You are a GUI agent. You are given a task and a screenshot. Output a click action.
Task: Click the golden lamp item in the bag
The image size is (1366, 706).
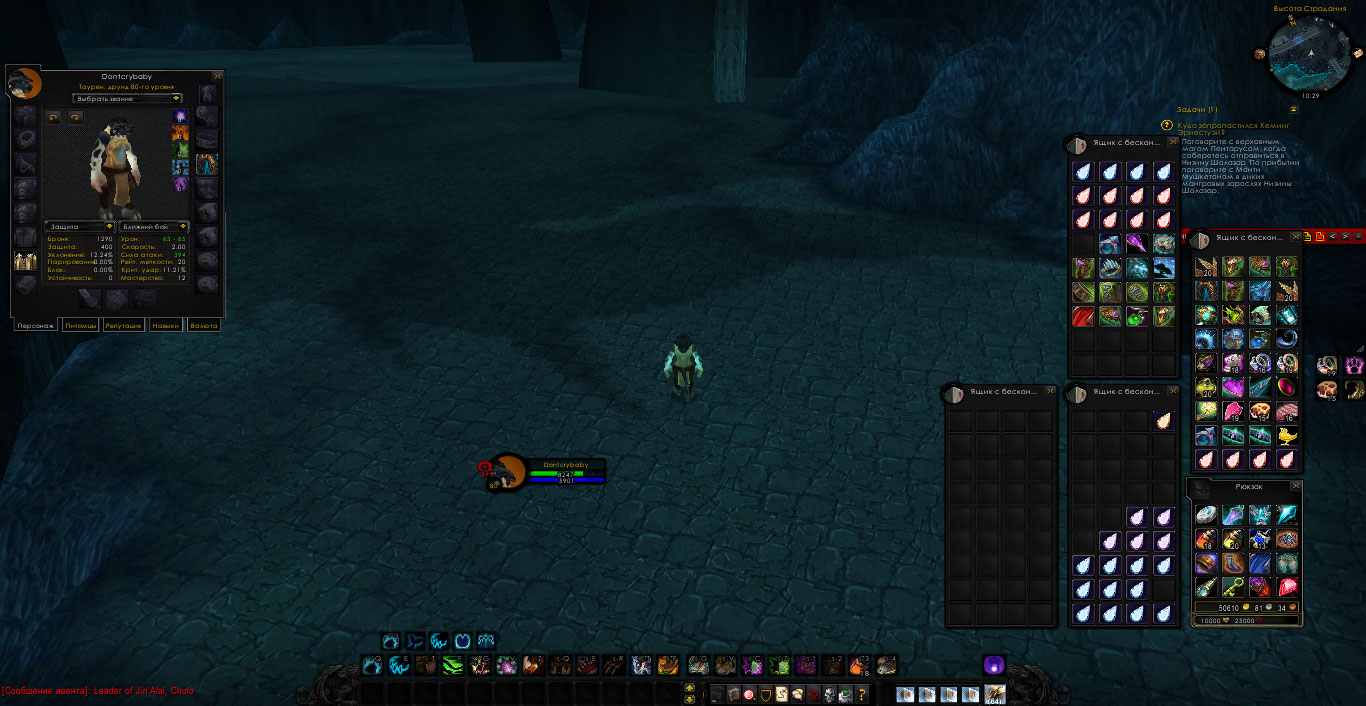(1286, 435)
